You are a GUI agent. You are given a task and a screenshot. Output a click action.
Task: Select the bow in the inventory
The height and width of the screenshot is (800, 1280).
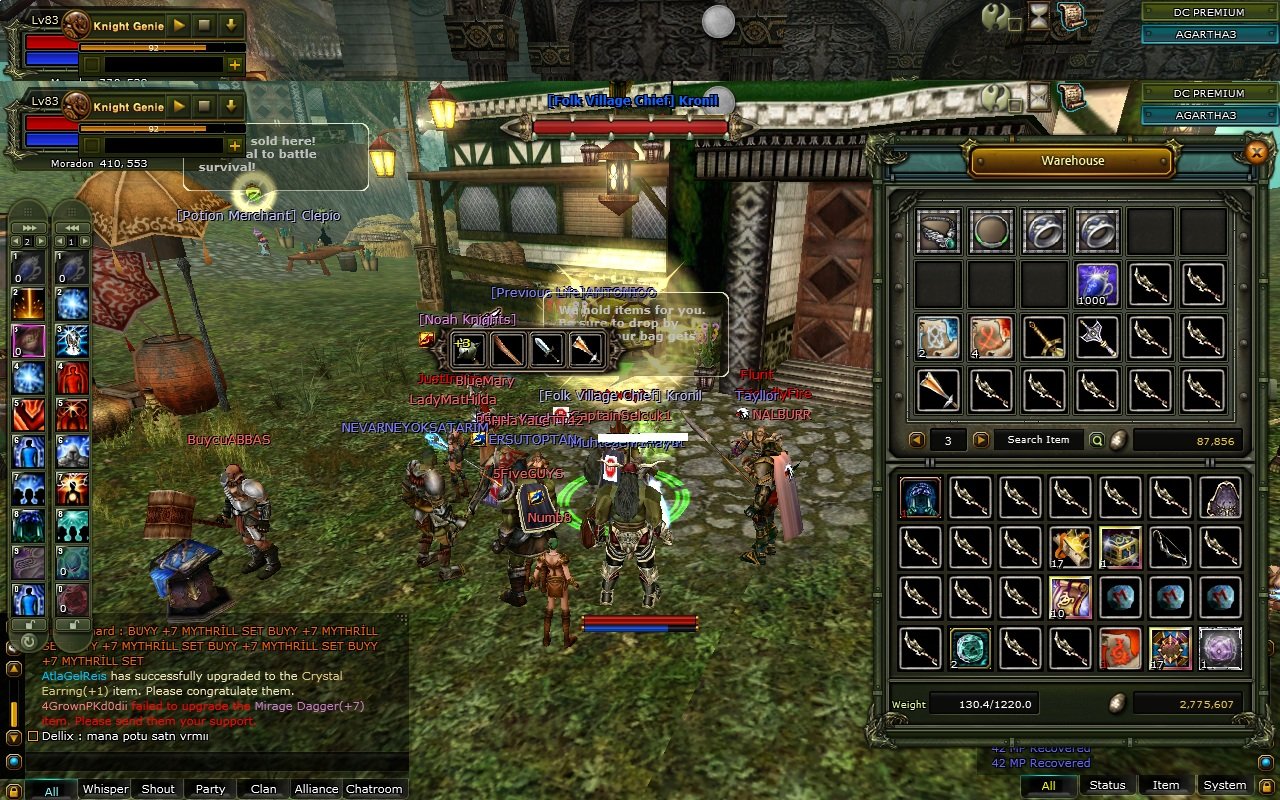[1170, 547]
